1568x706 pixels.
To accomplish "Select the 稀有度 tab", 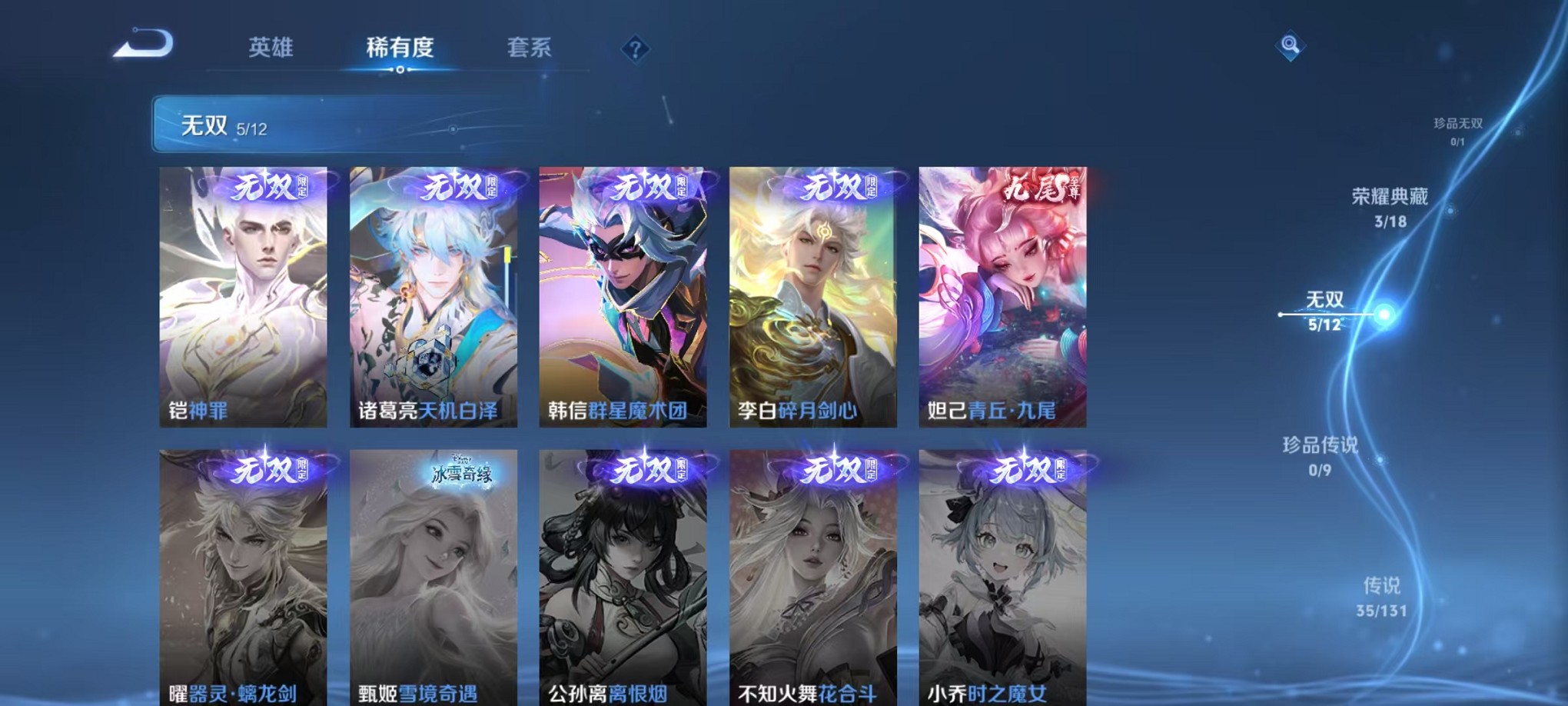I will coord(399,48).
